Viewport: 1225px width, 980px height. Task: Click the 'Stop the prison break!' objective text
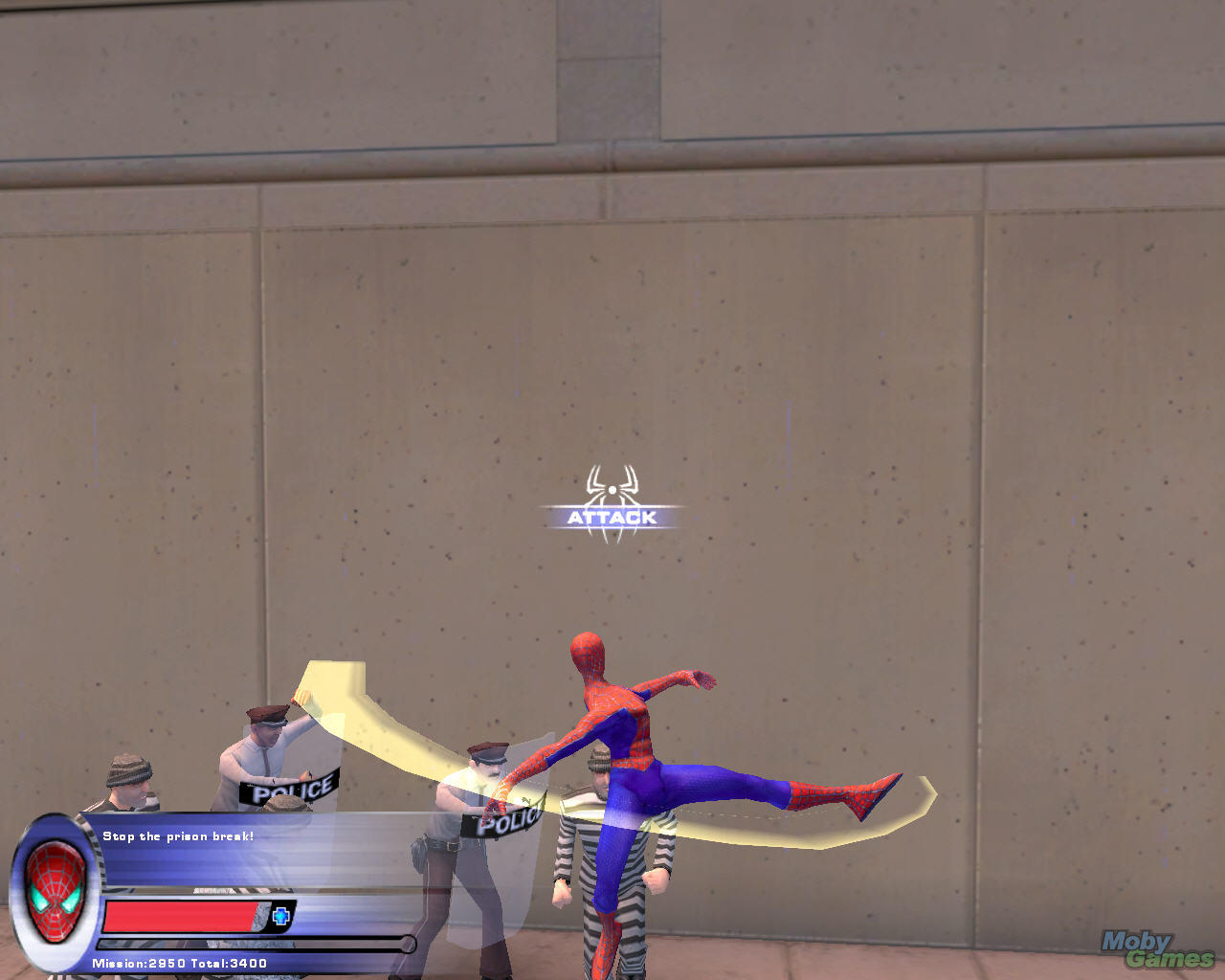point(179,835)
